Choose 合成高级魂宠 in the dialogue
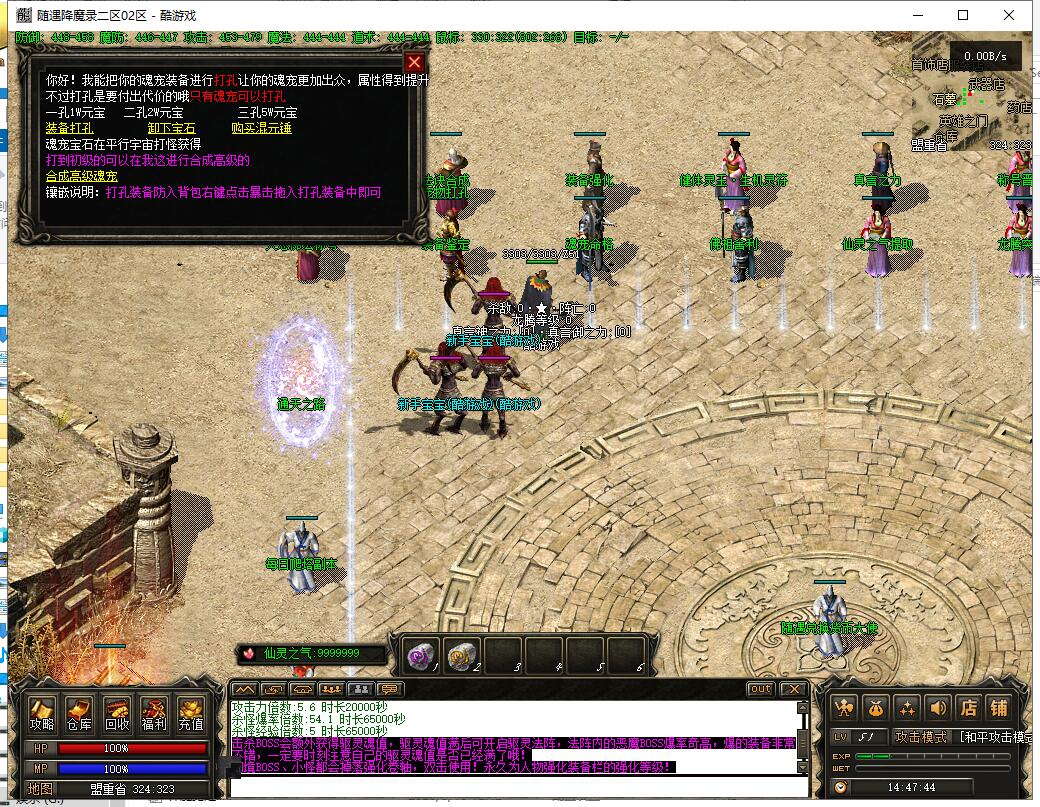Screen dimensions: 1040x807 (x=82, y=176)
